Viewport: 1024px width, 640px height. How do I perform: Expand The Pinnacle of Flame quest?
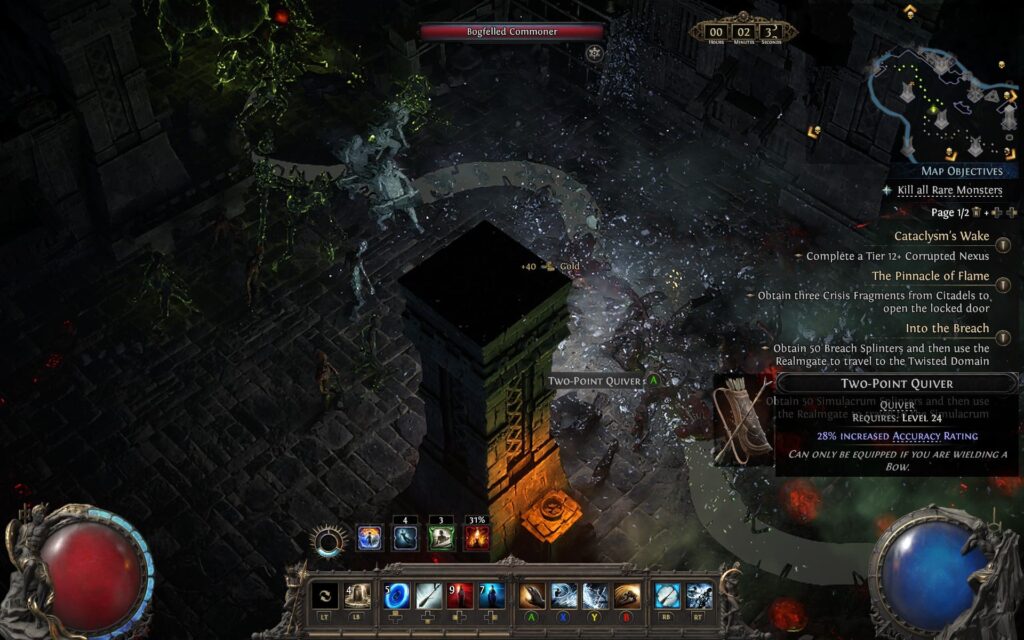pyautogui.click(x=930, y=276)
